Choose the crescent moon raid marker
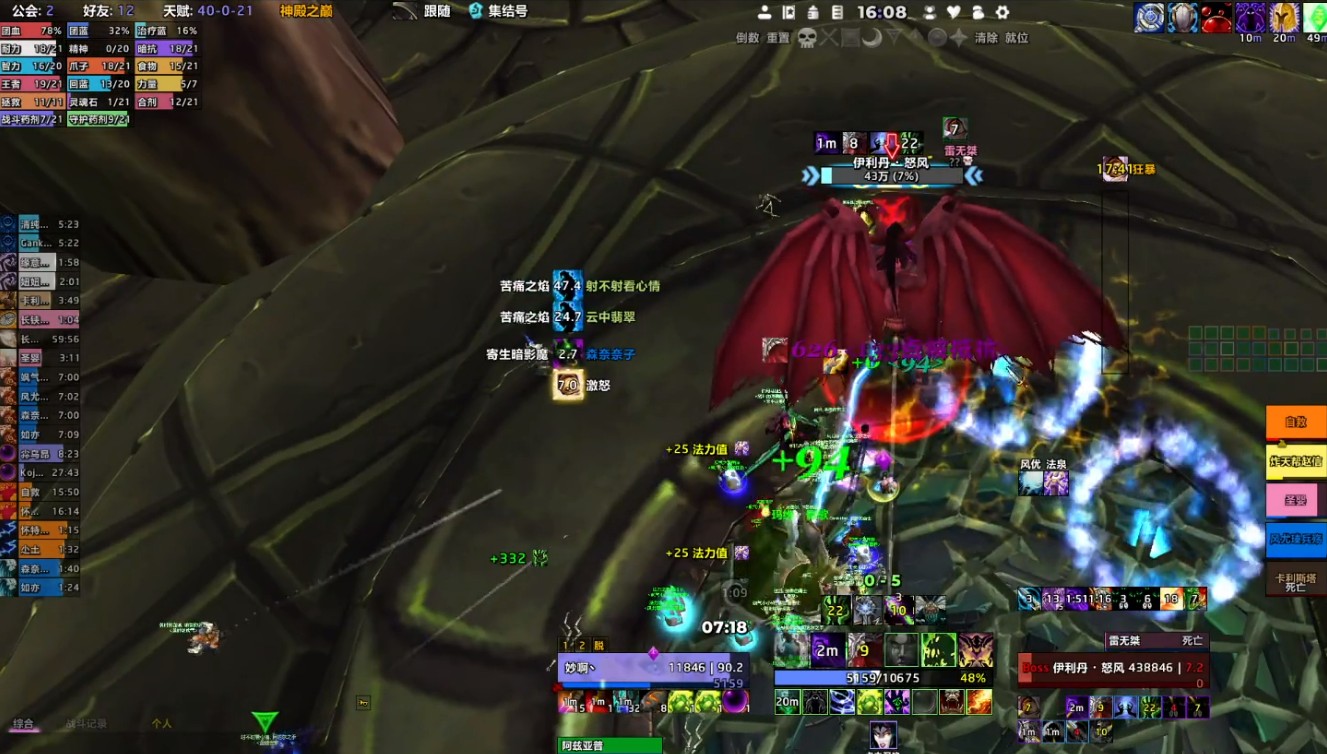Viewport: 1327px width, 754px height. tap(871, 38)
